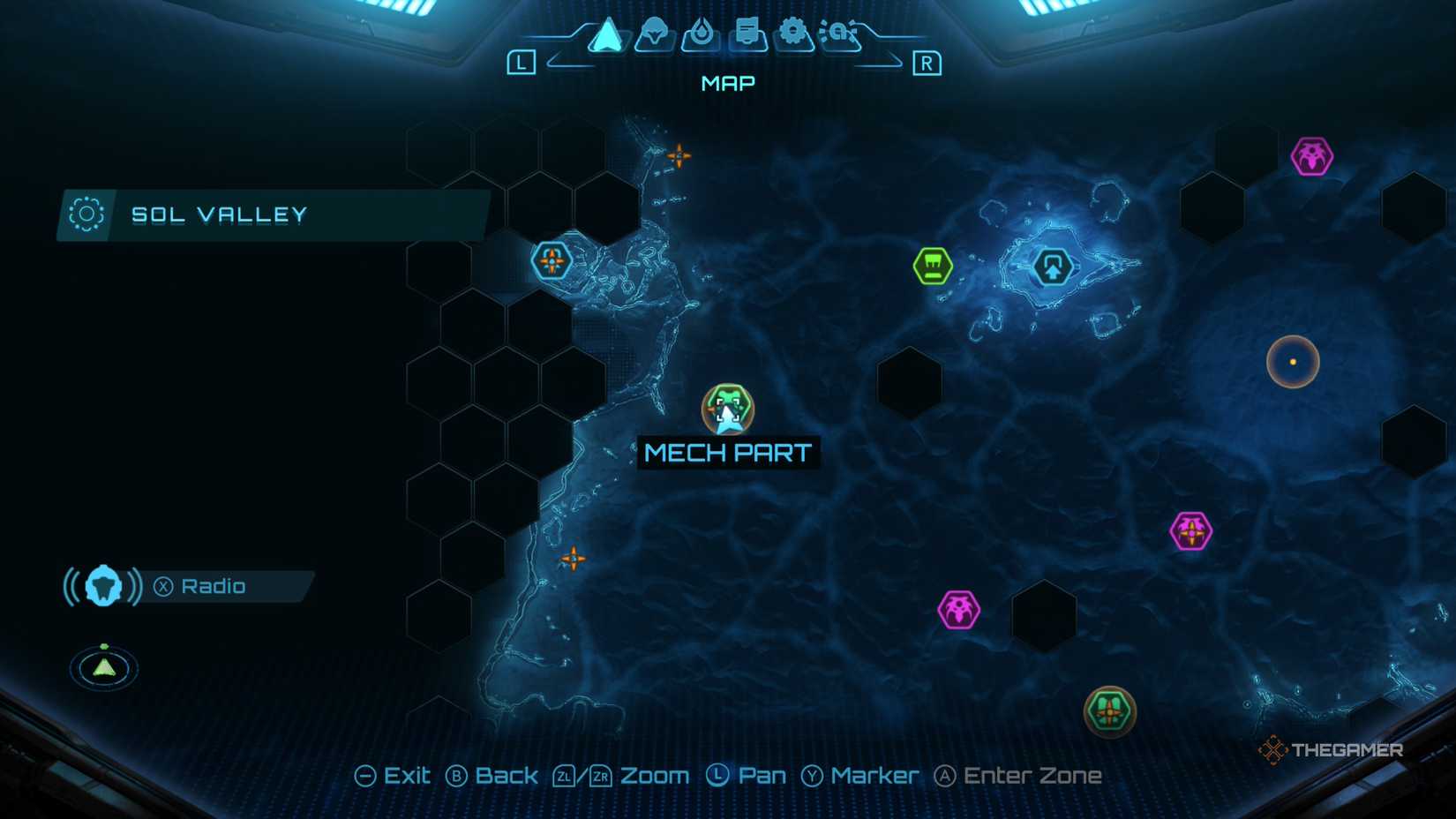Click the blue upward-arrow zone marker
Image resolution: width=1456 pixels, height=819 pixels.
coord(1052,266)
